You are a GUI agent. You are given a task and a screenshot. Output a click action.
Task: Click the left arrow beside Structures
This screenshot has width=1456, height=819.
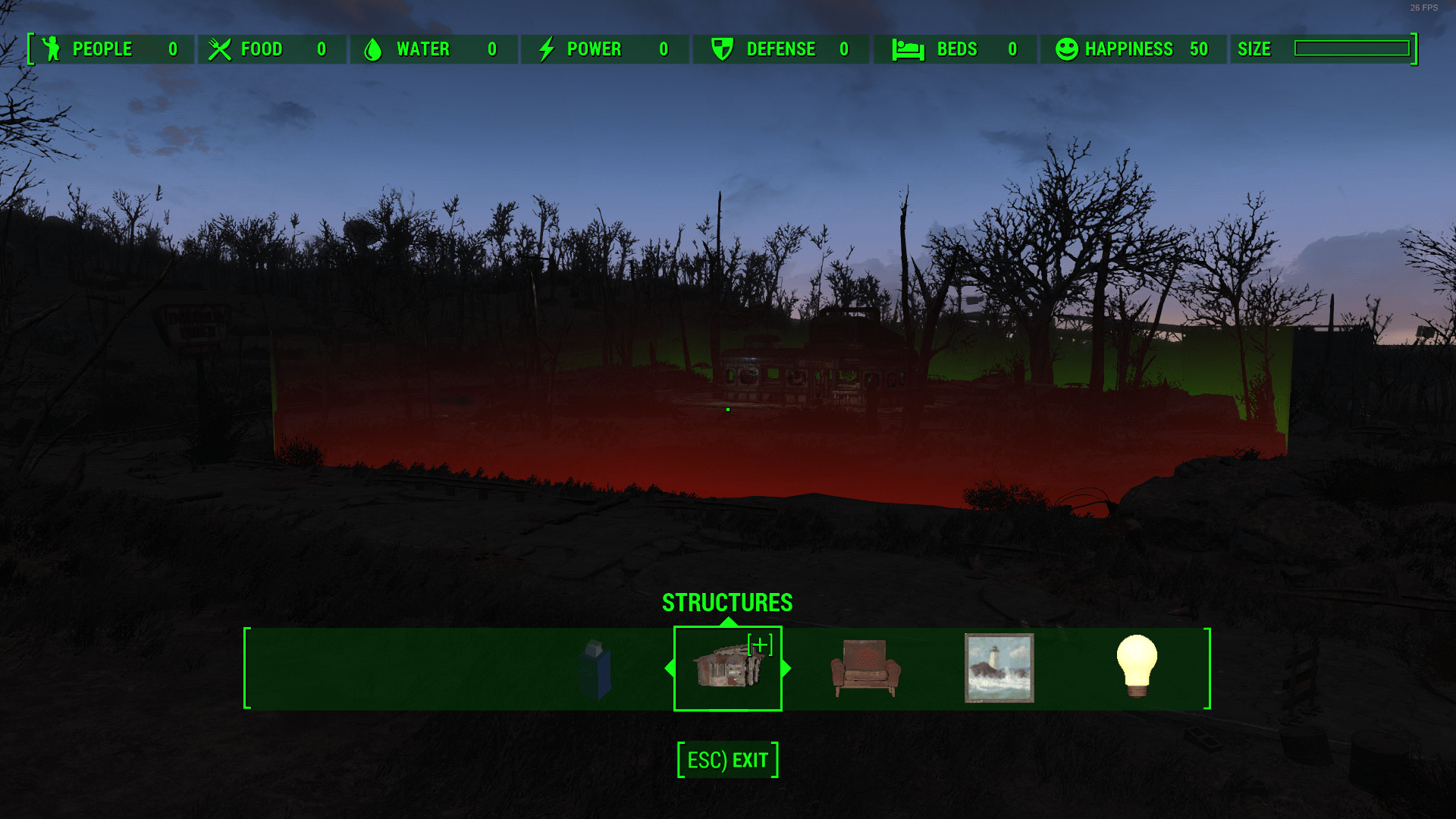click(669, 669)
